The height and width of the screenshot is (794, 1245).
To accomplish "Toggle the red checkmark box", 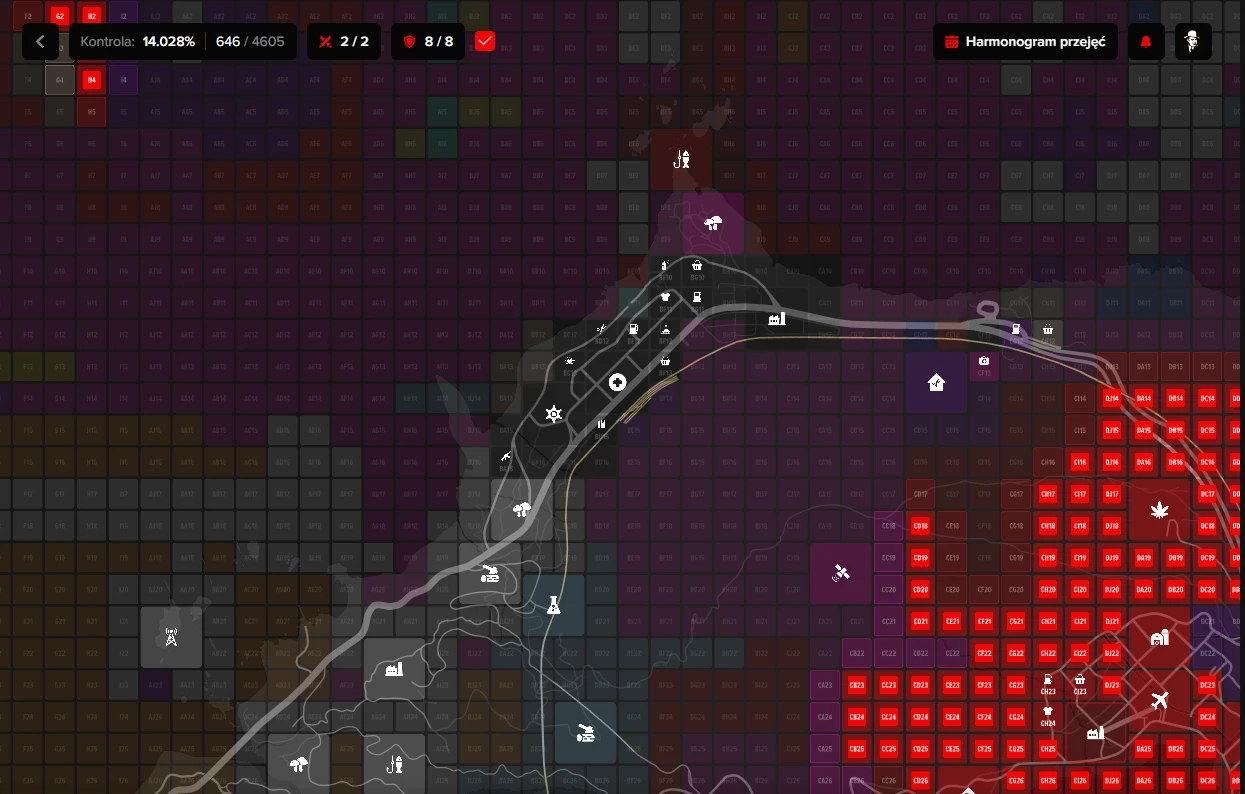I will [x=485, y=42].
